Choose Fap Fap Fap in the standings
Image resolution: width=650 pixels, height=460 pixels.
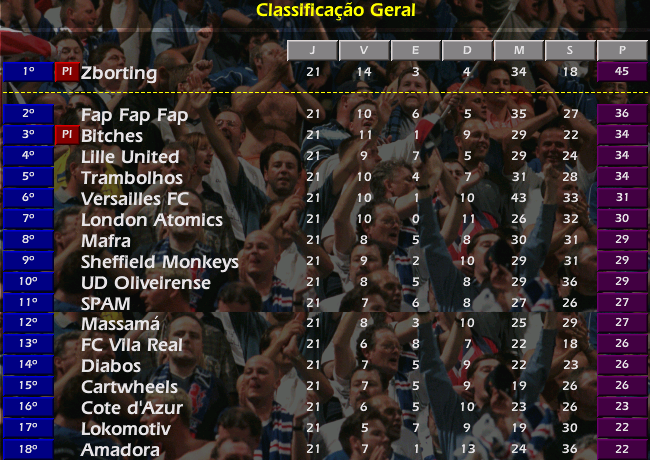point(134,115)
